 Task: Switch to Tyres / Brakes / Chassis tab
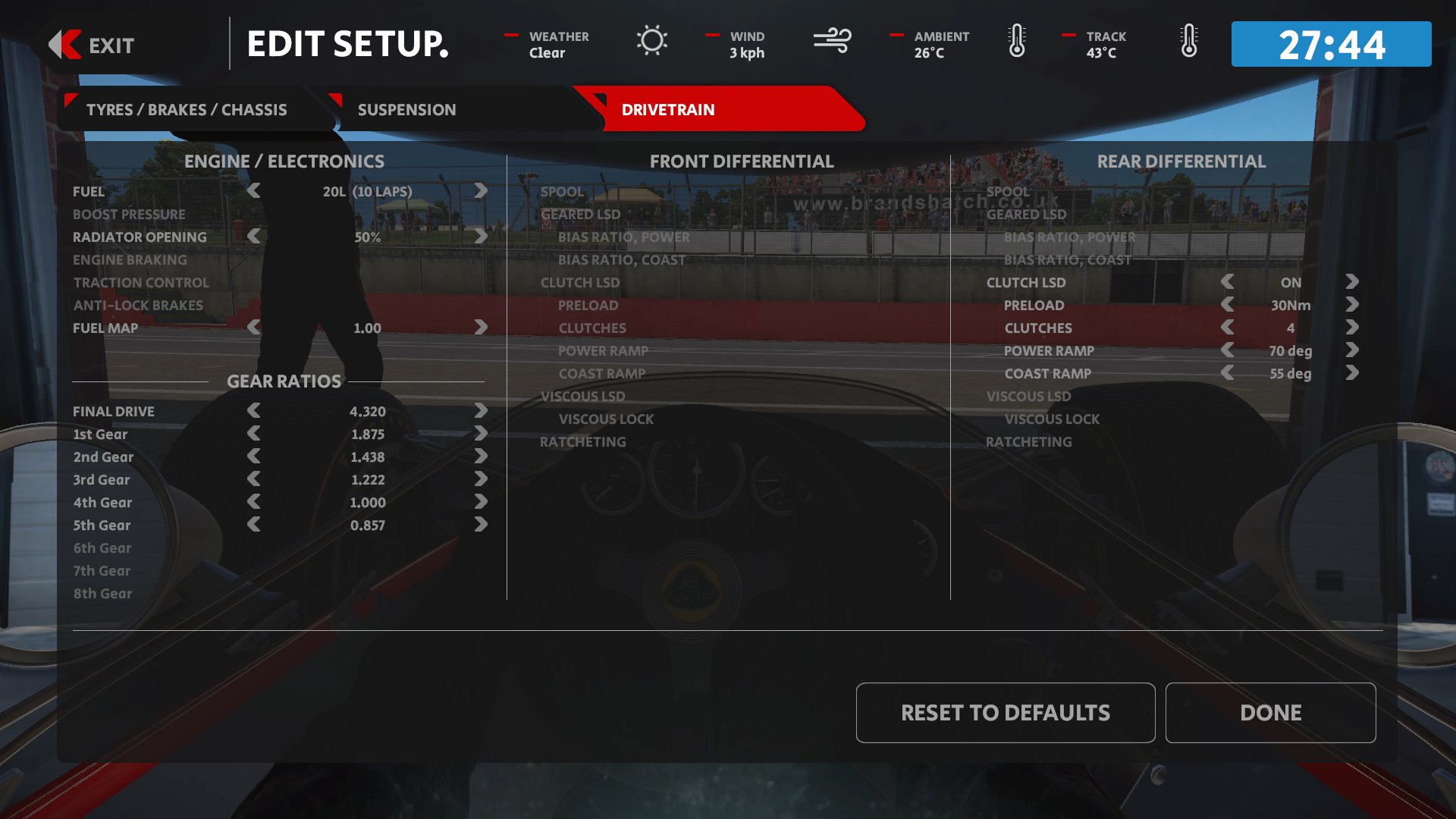[187, 110]
